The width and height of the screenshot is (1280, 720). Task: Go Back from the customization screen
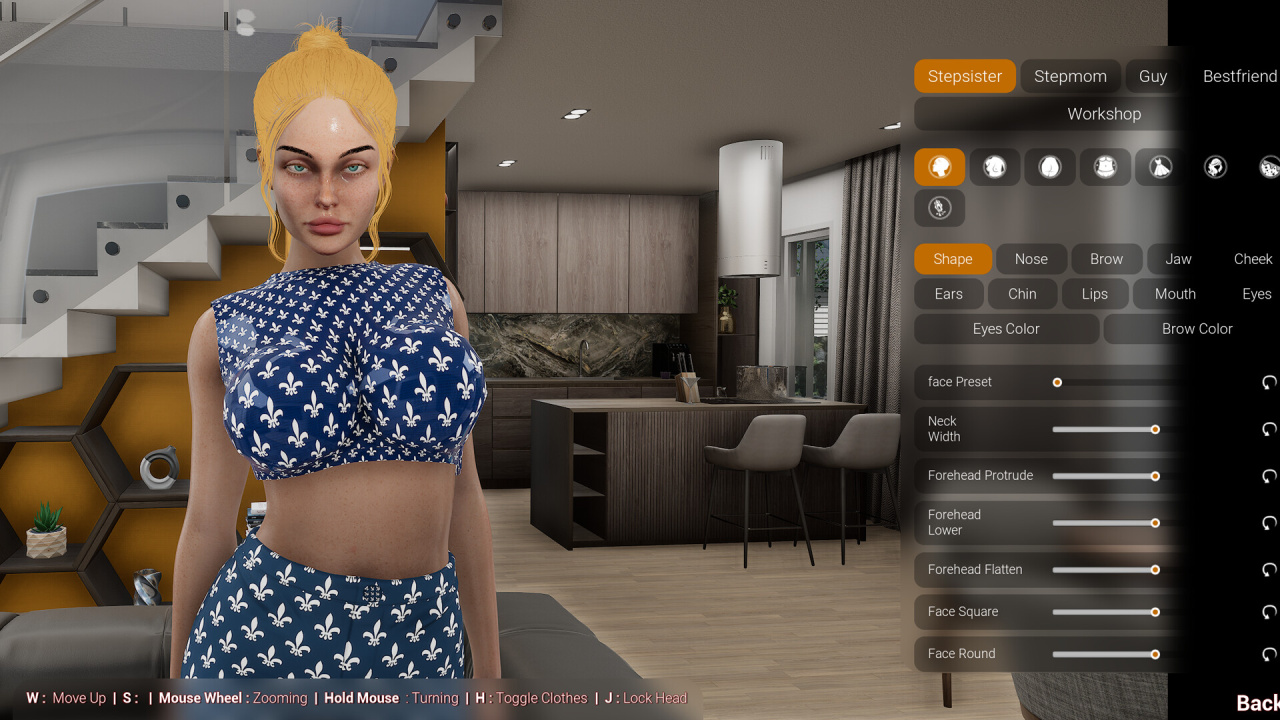tap(1257, 703)
